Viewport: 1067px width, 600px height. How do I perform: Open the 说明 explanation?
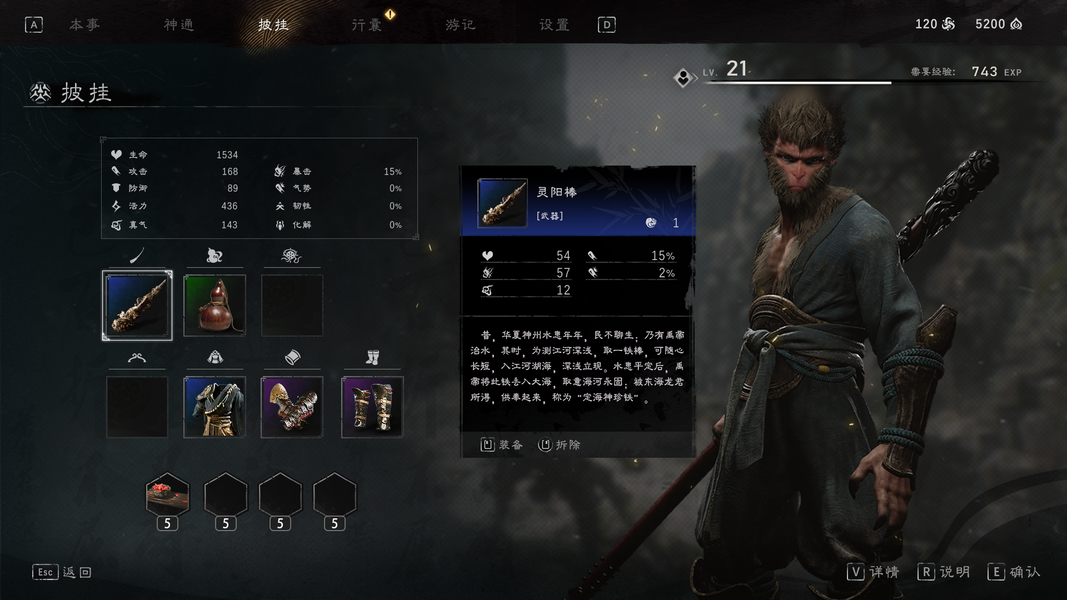tap(945, 572)
